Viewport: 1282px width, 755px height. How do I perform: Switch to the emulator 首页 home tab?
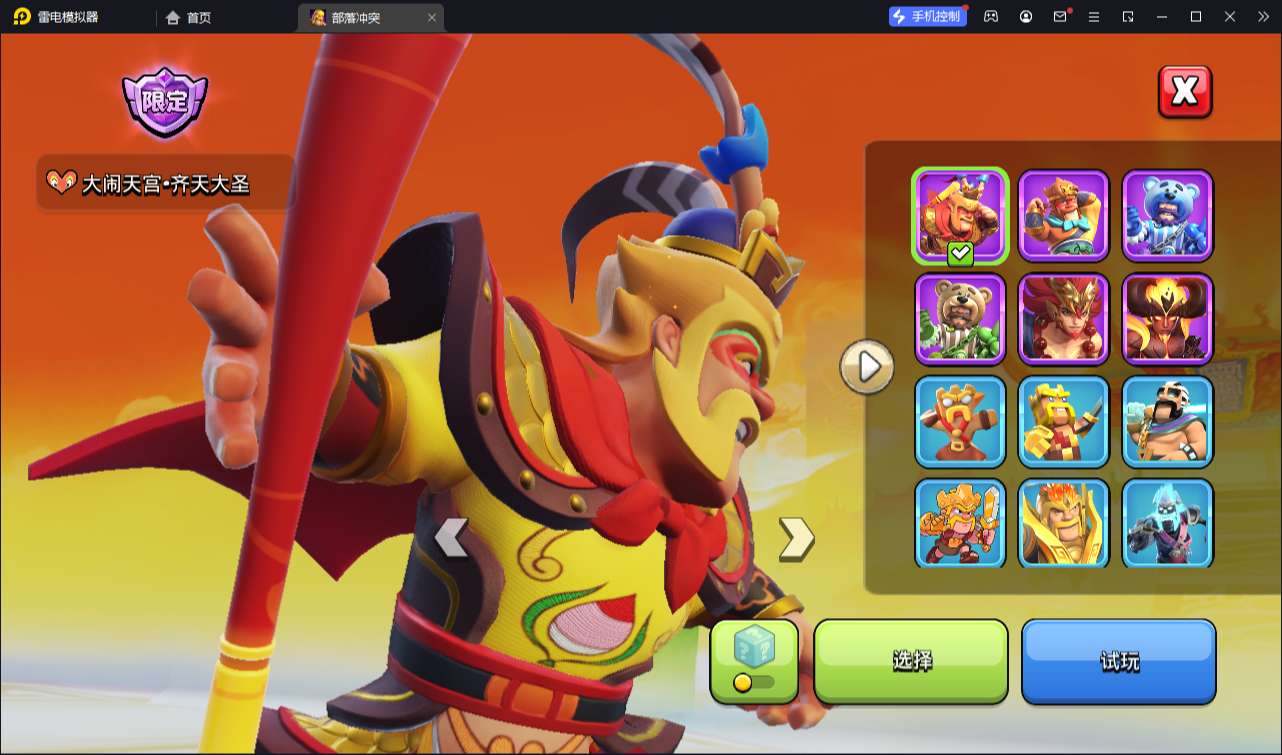189,17
